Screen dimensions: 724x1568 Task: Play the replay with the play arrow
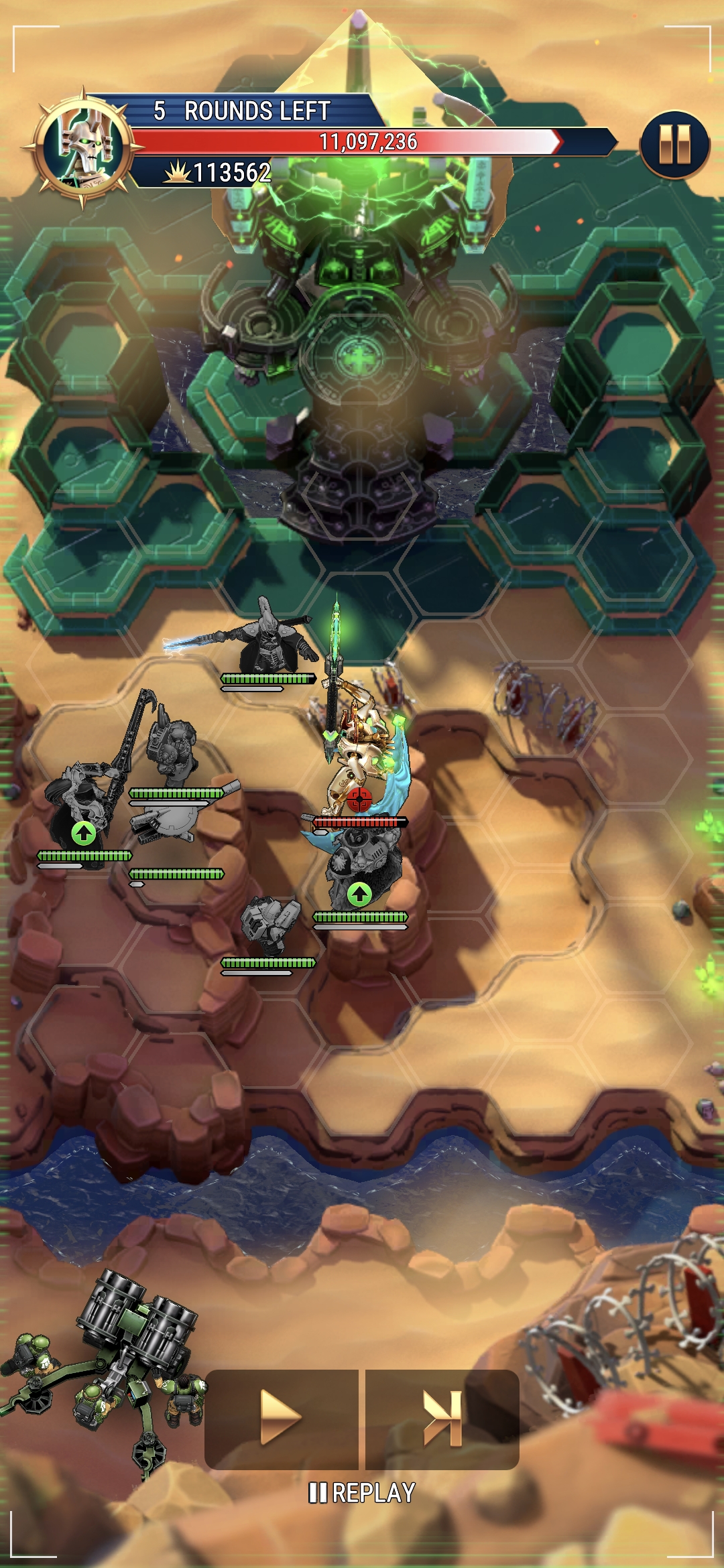(282, 1418)
